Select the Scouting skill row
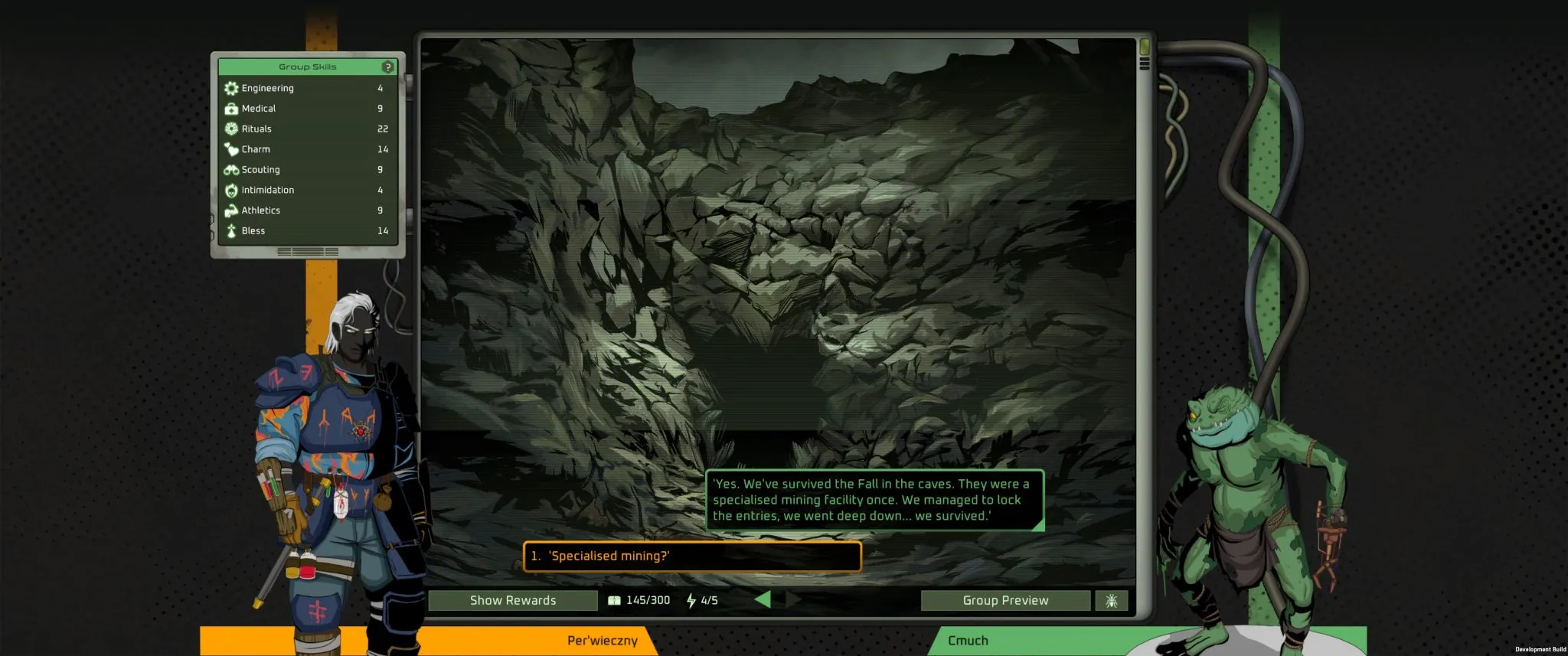This screenshot has width=1568, height=656. pos(307,170)
